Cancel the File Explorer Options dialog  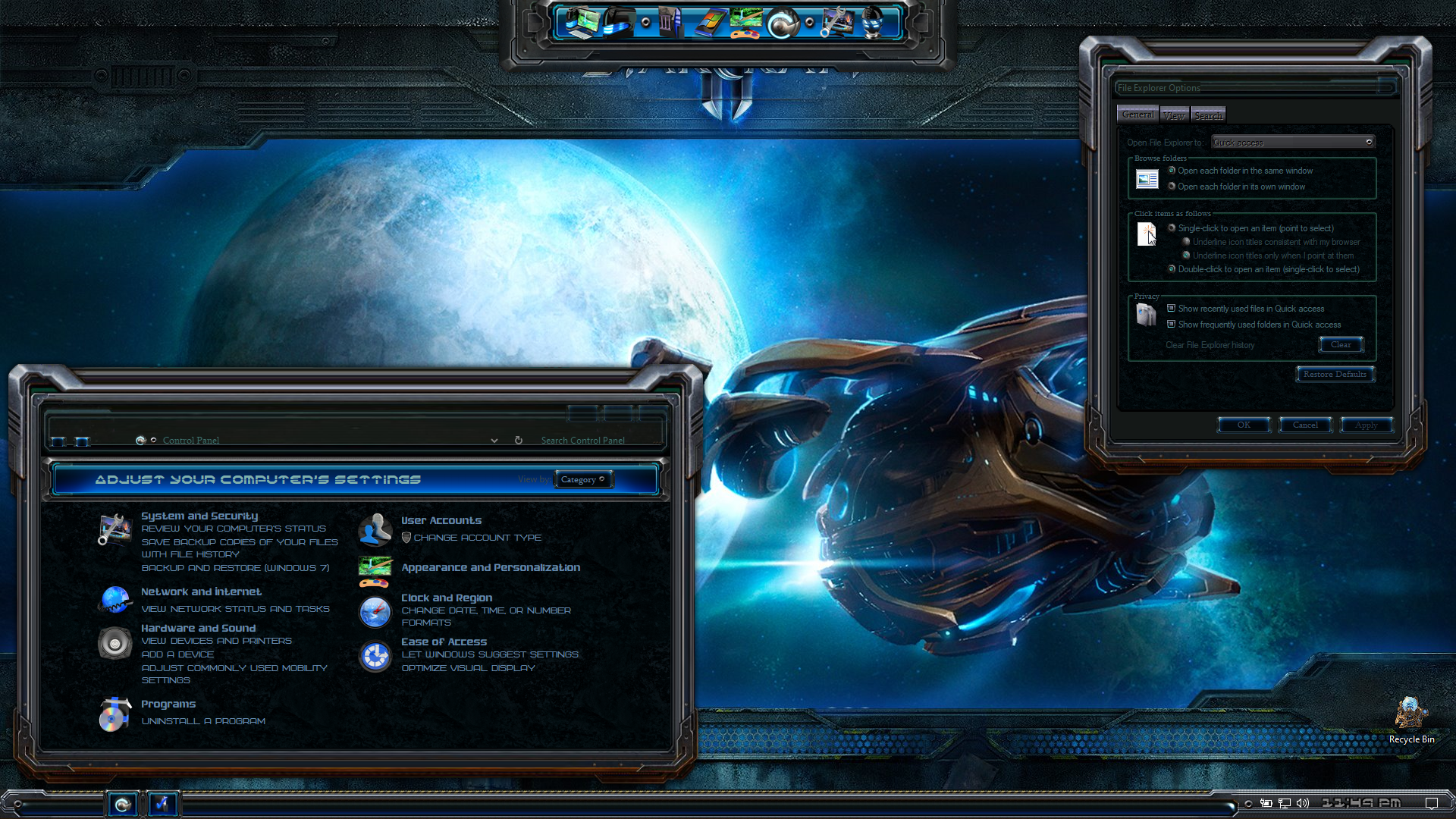click(x=1305, y=425)
